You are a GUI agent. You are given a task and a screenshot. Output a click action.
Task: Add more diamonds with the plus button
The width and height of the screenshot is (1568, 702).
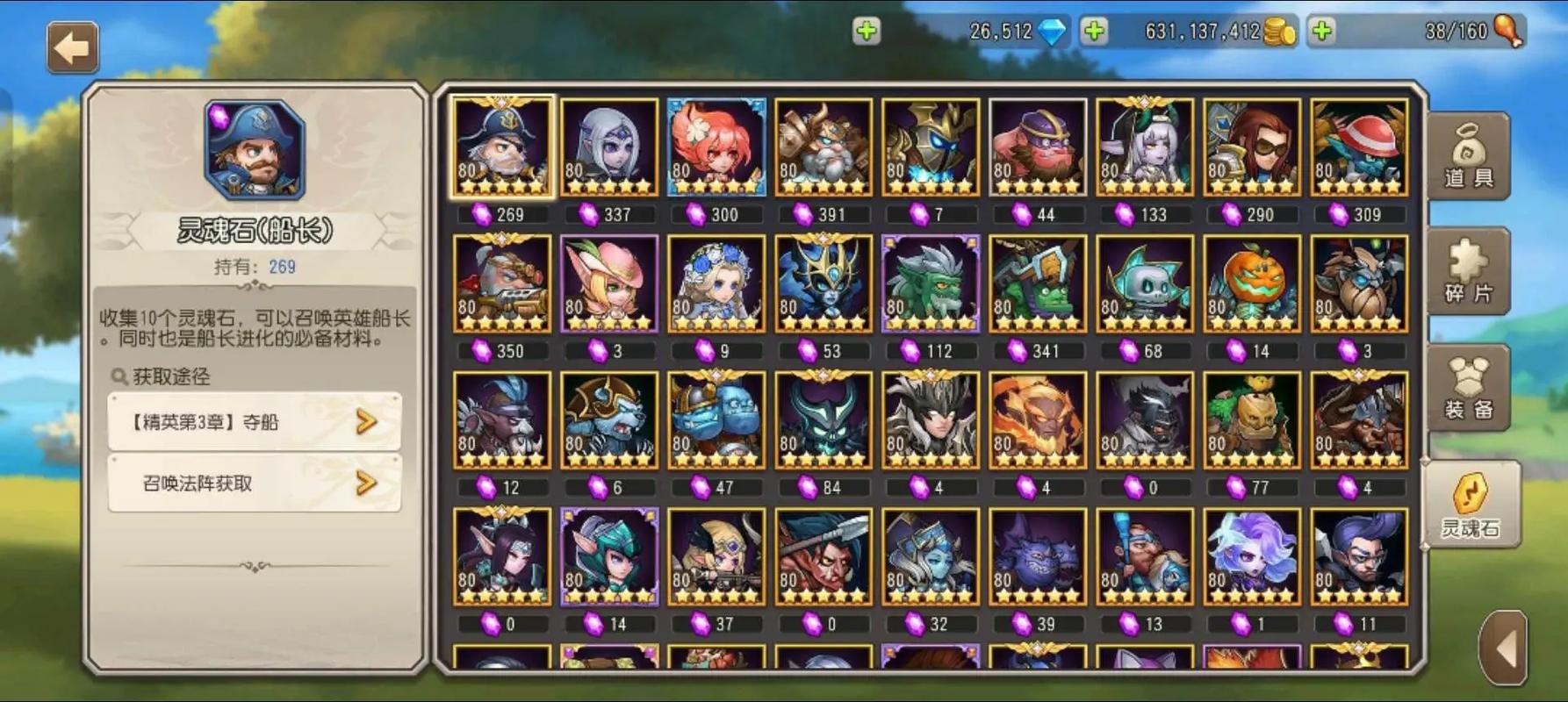[867, 32]
